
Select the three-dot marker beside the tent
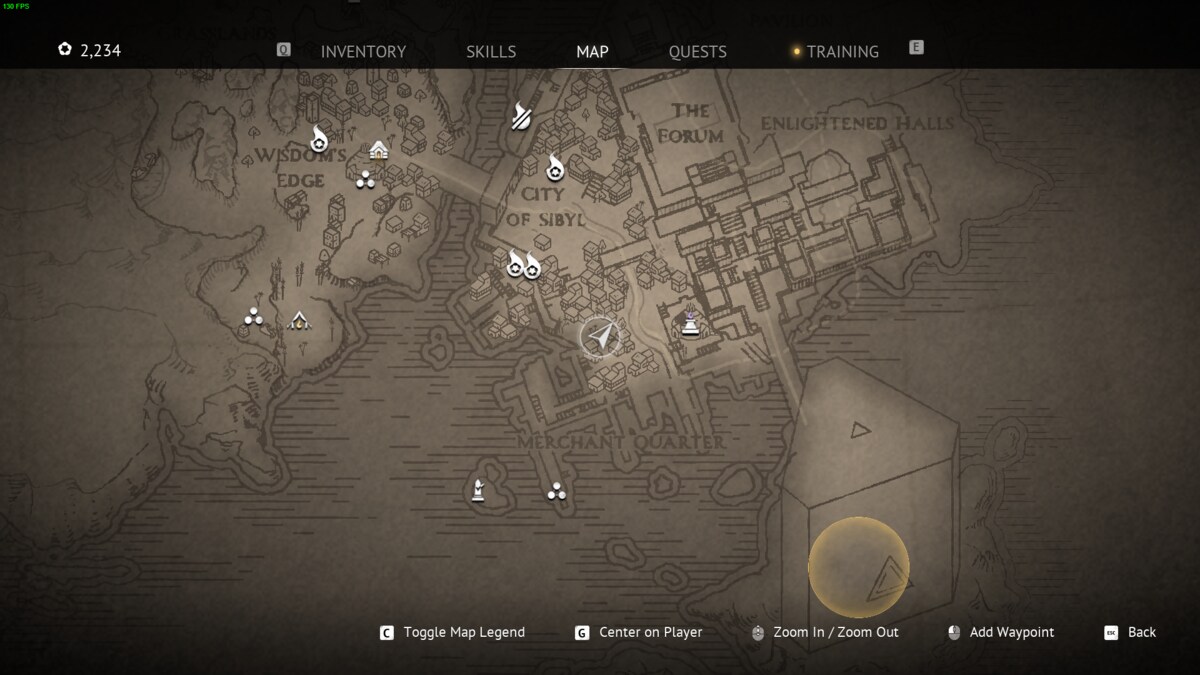(253, 318)
